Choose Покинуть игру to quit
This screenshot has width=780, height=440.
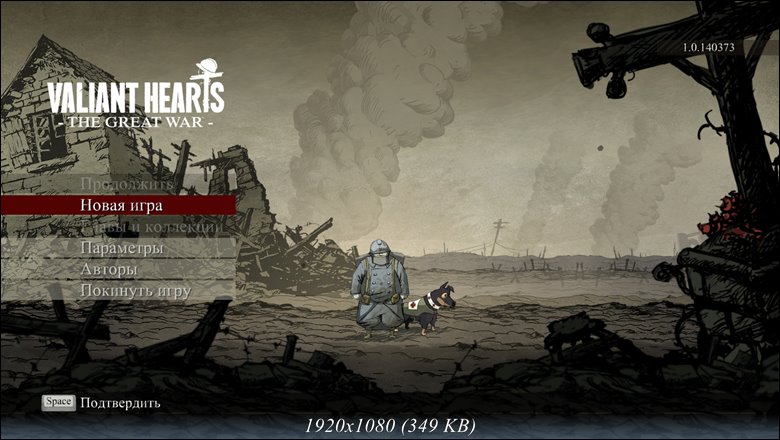135,290
